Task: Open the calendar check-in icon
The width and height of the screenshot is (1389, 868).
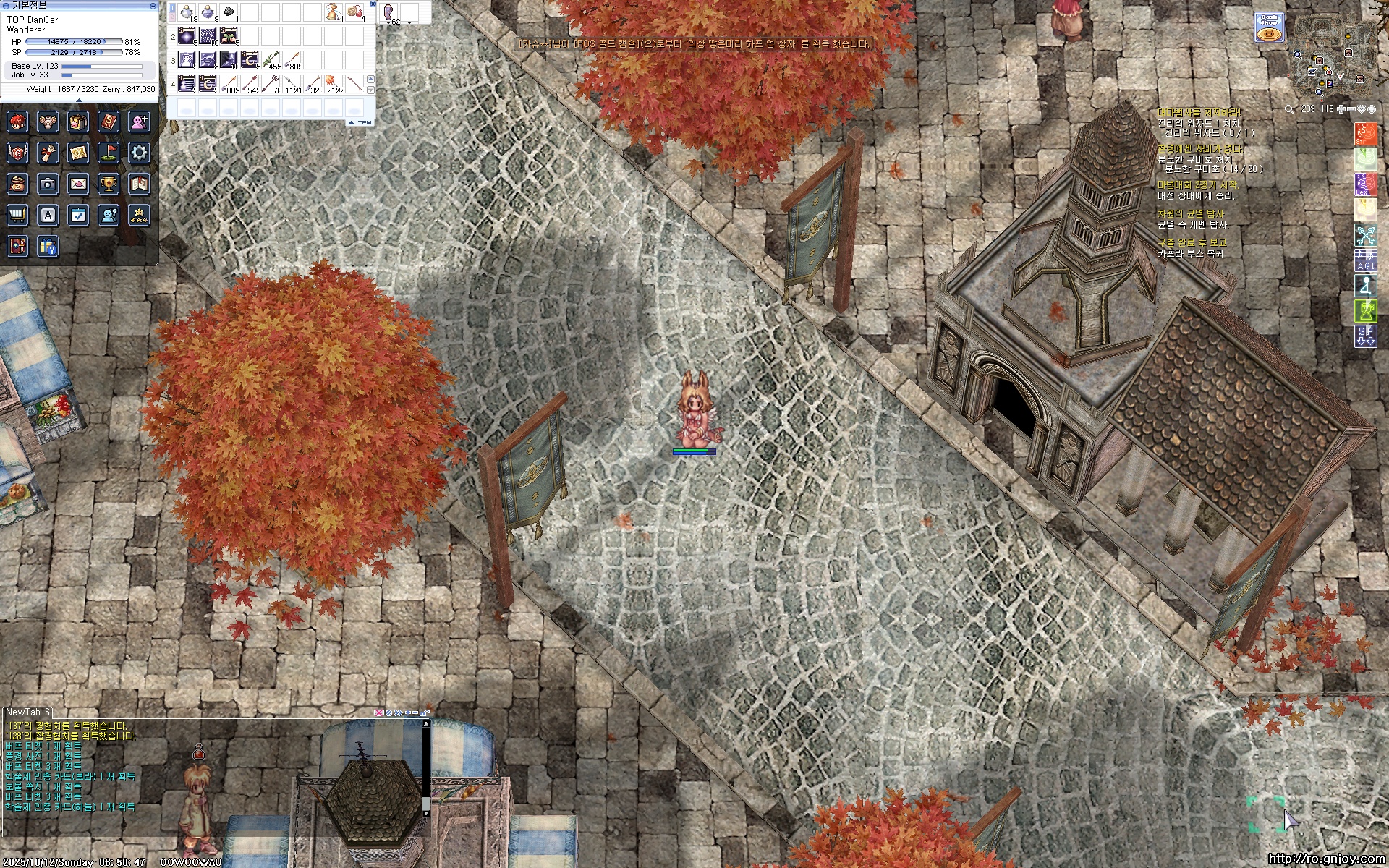Action: pos(78,215)
